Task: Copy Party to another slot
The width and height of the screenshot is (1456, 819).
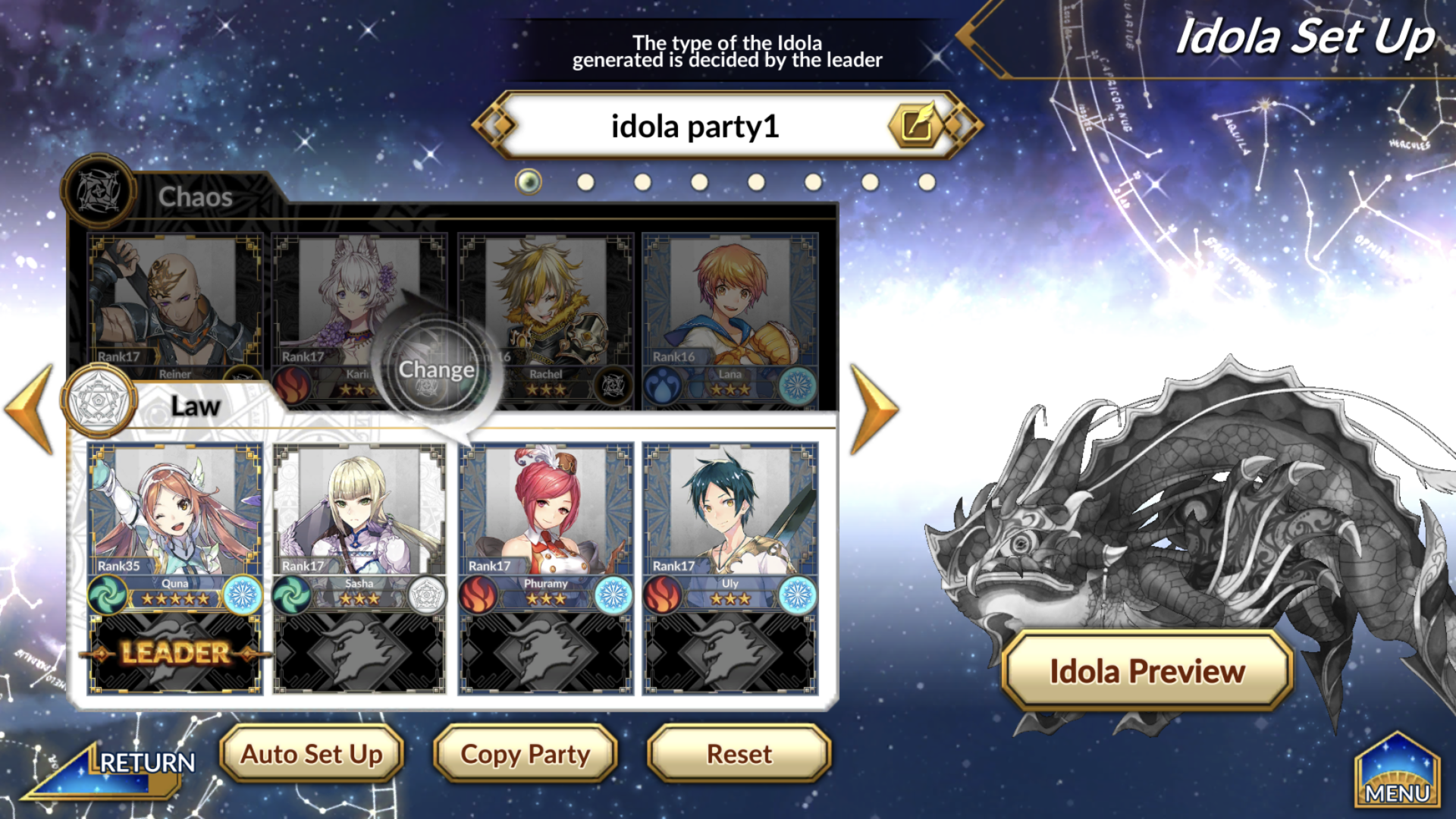Action: point(526,754)
